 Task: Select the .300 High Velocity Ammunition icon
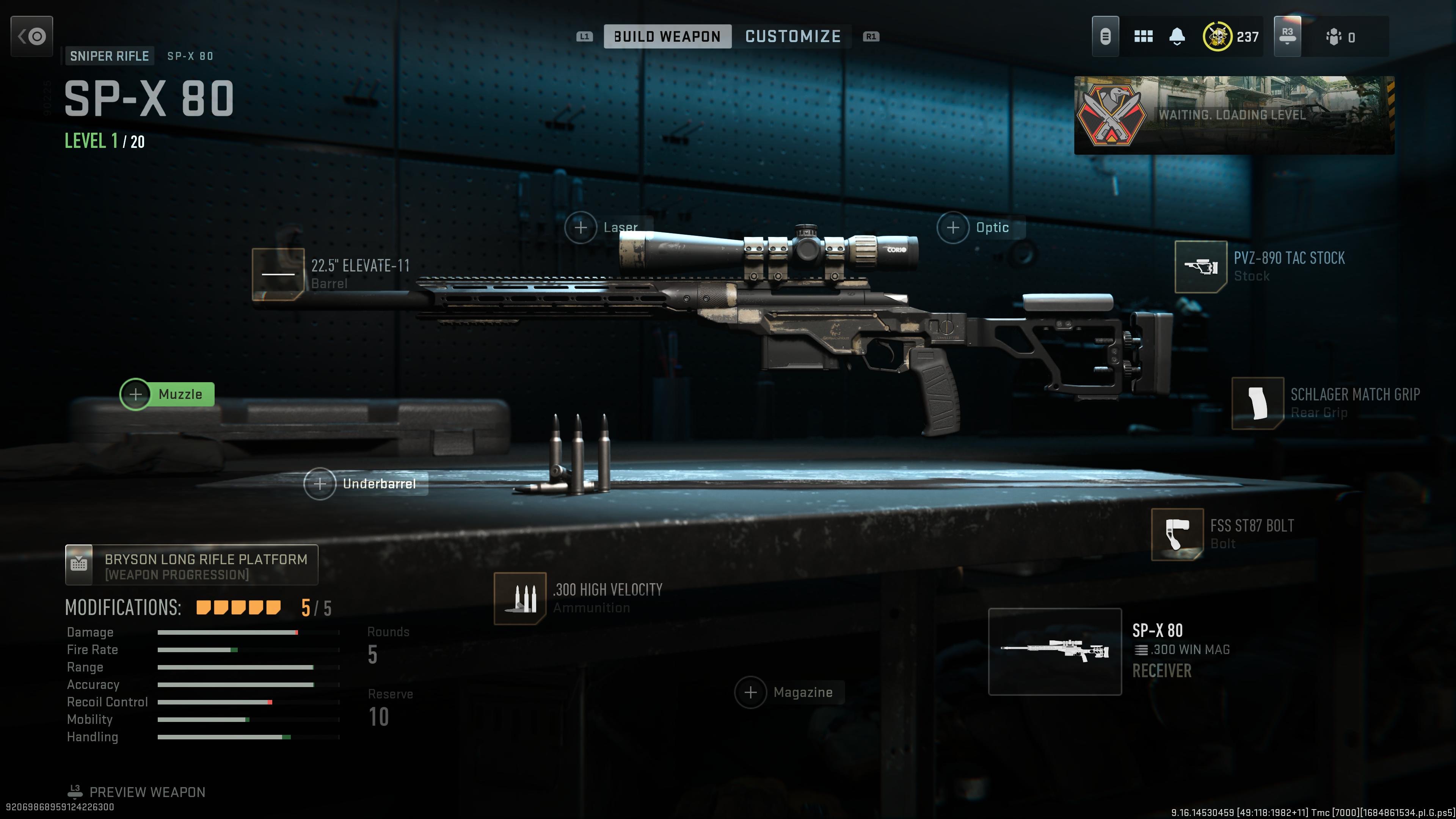[520, 599]
